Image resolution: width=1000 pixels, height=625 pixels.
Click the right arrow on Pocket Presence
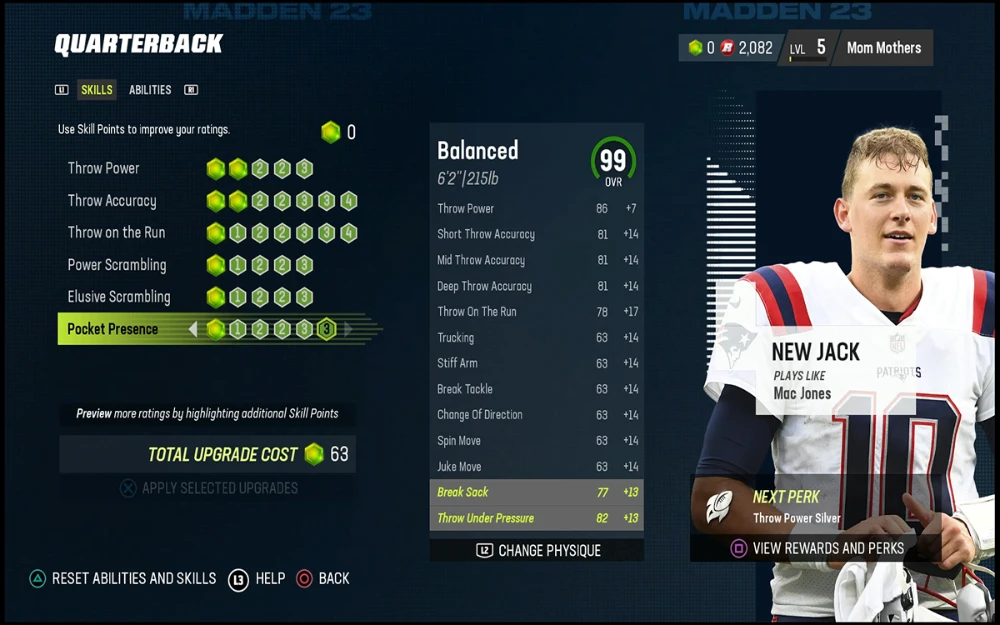click(x=348, y=329)
